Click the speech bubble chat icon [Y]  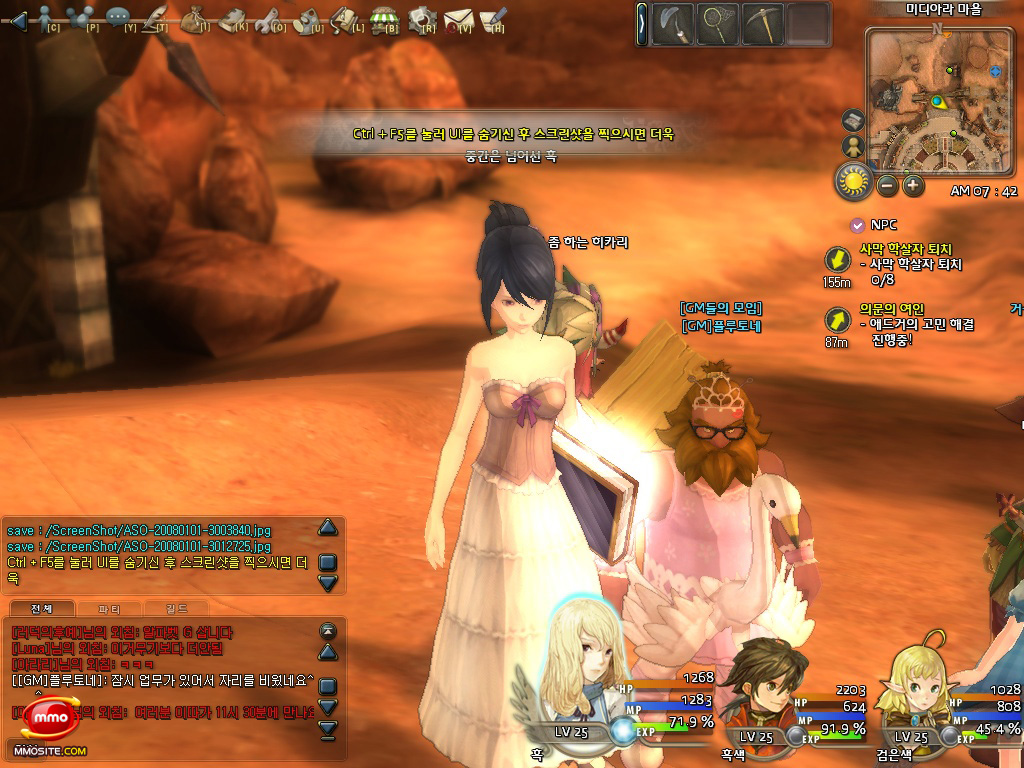click(x=119, y=17)
